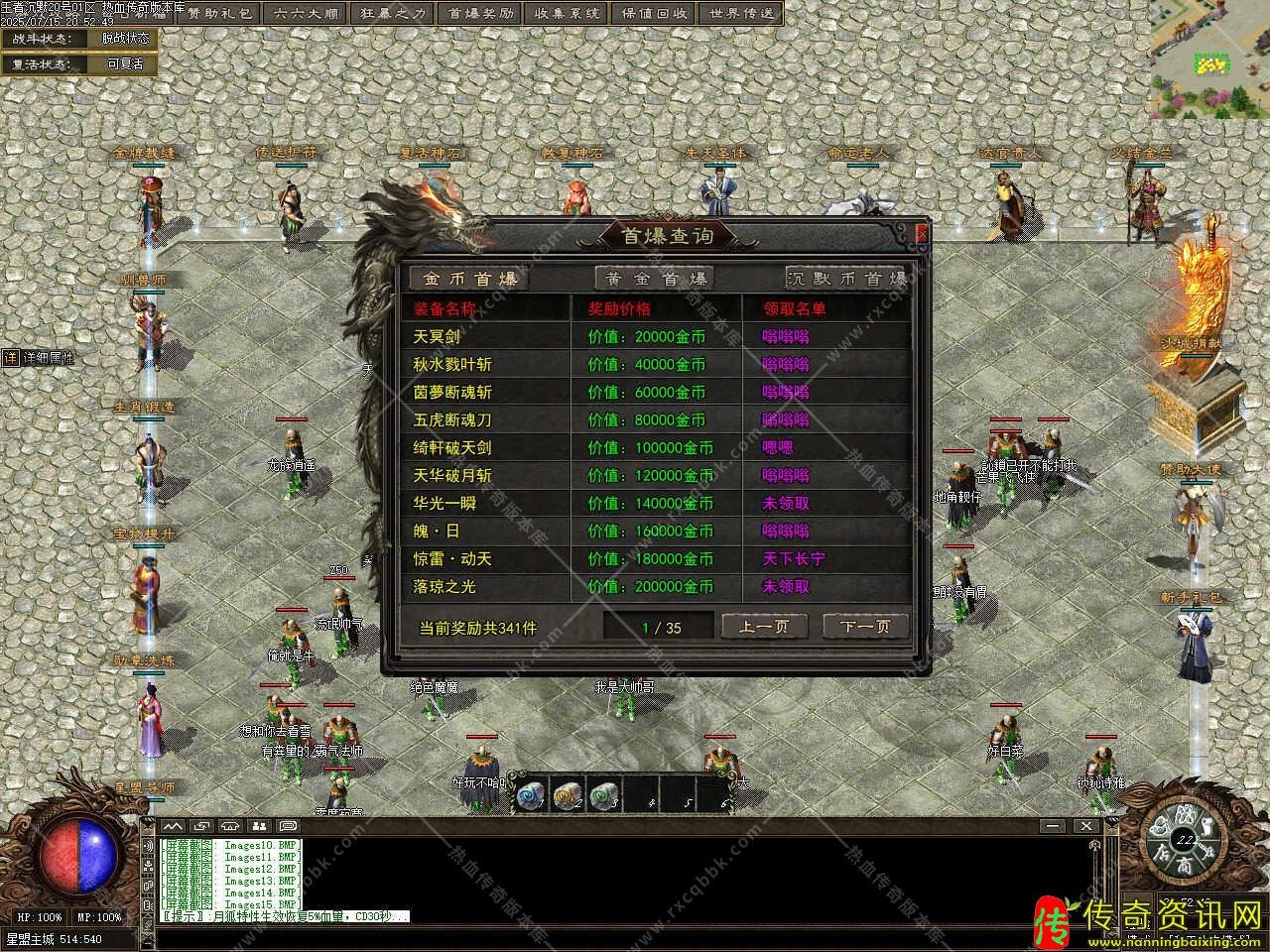Open the 六六大顺 top menu

click(307, 14)
